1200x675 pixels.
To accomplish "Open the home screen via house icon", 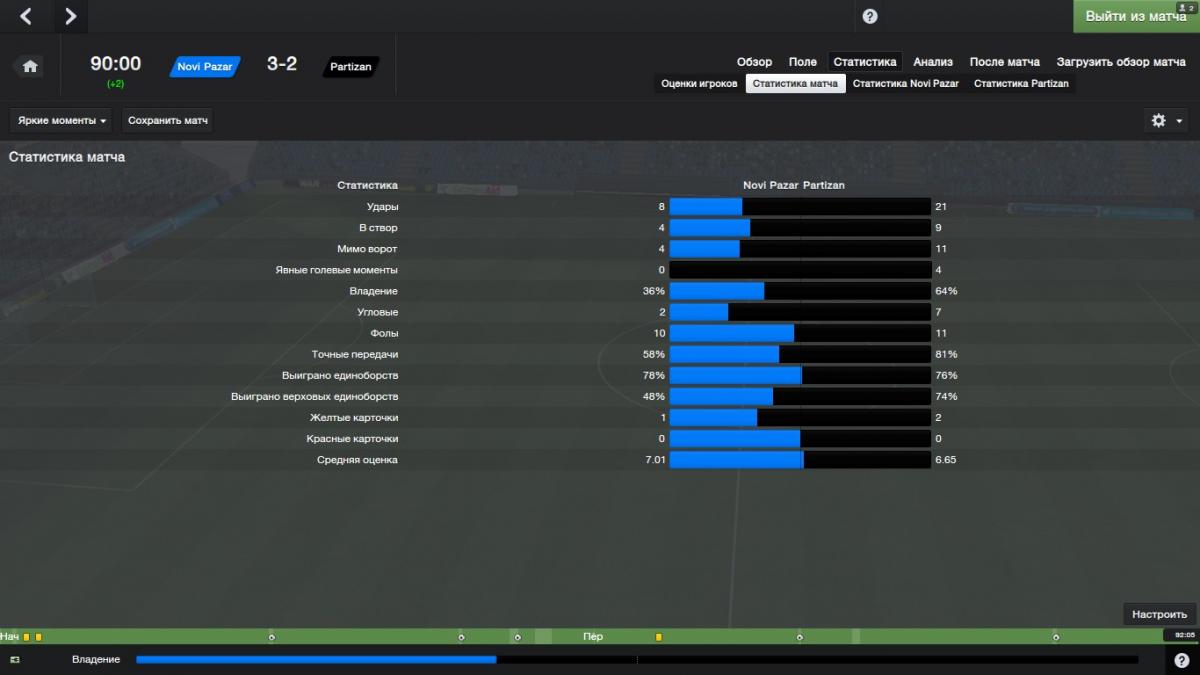I will [30, 66].
